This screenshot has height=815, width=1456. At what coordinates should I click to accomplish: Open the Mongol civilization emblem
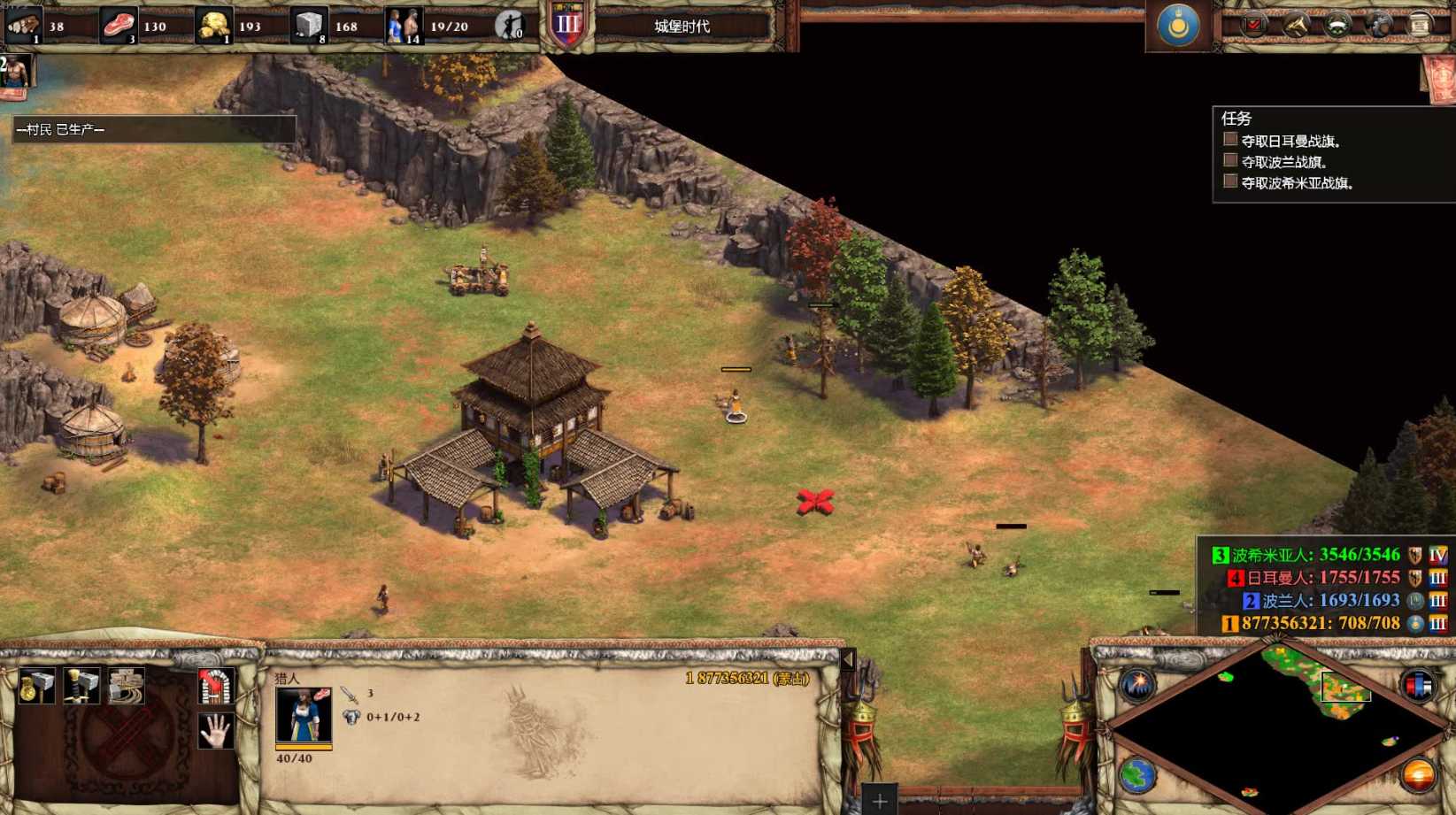pyautogui.click(x=1178, y=26)
